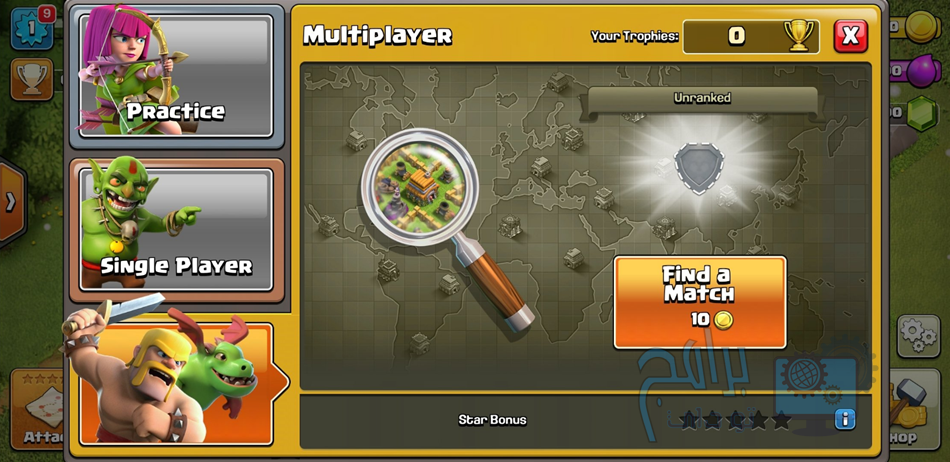Viewport: 950px width, 462px height.
Task: Switch to the Practice tab
Action: 176,76
